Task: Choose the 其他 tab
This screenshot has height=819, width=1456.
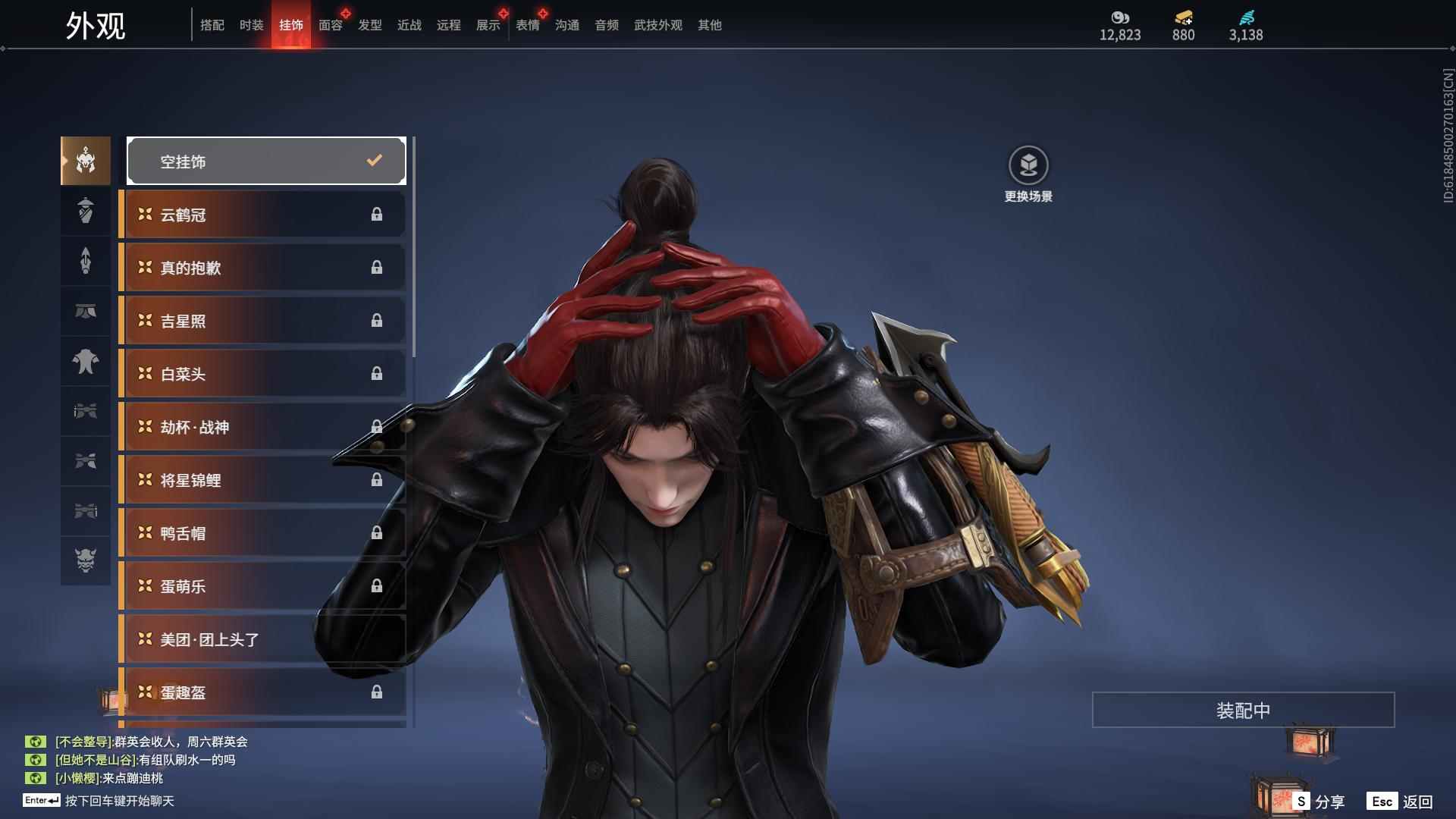Action: [x=709, y=25]
